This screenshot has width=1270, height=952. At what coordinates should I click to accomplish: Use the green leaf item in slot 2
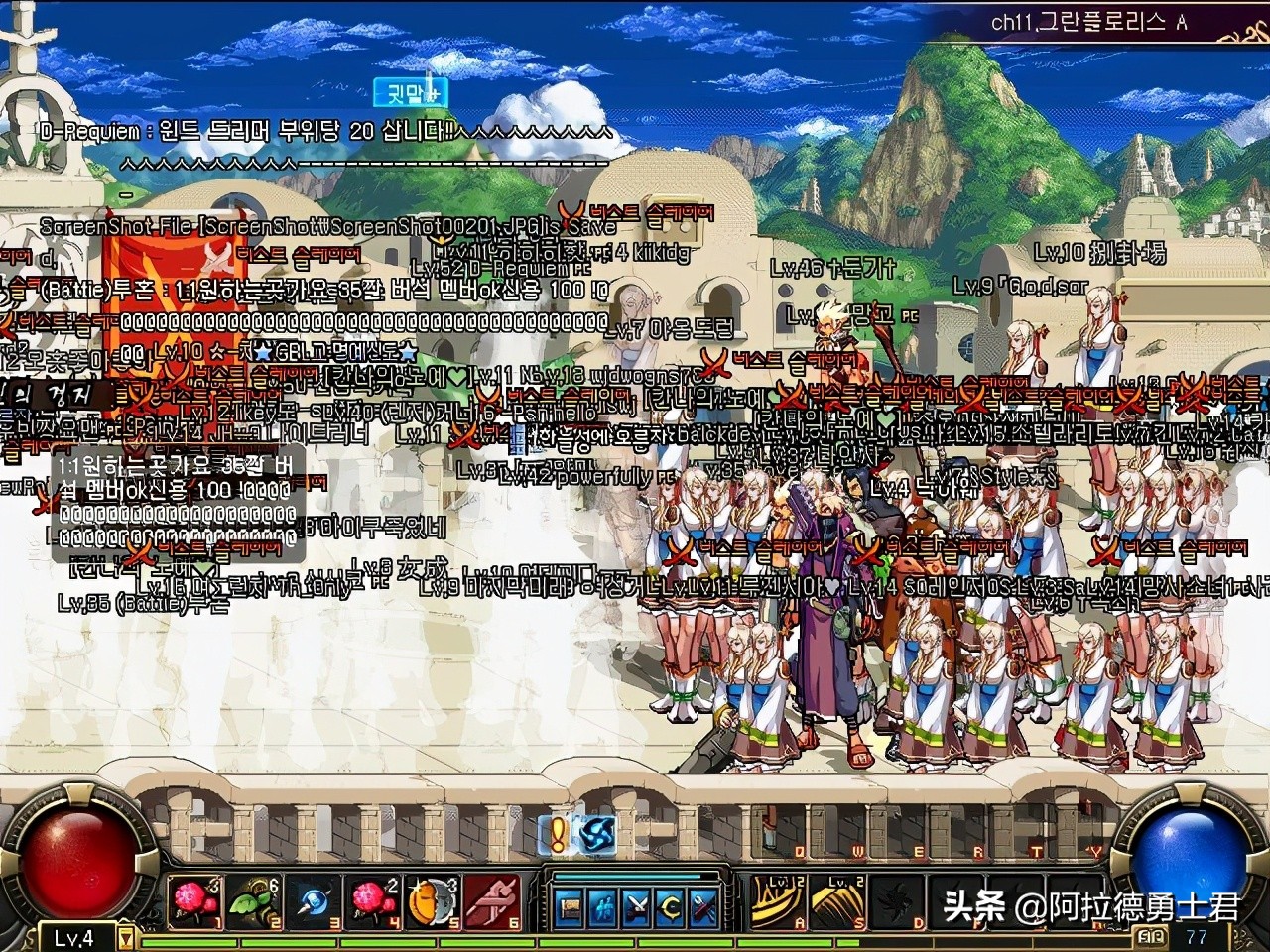[x=255, y=902]
